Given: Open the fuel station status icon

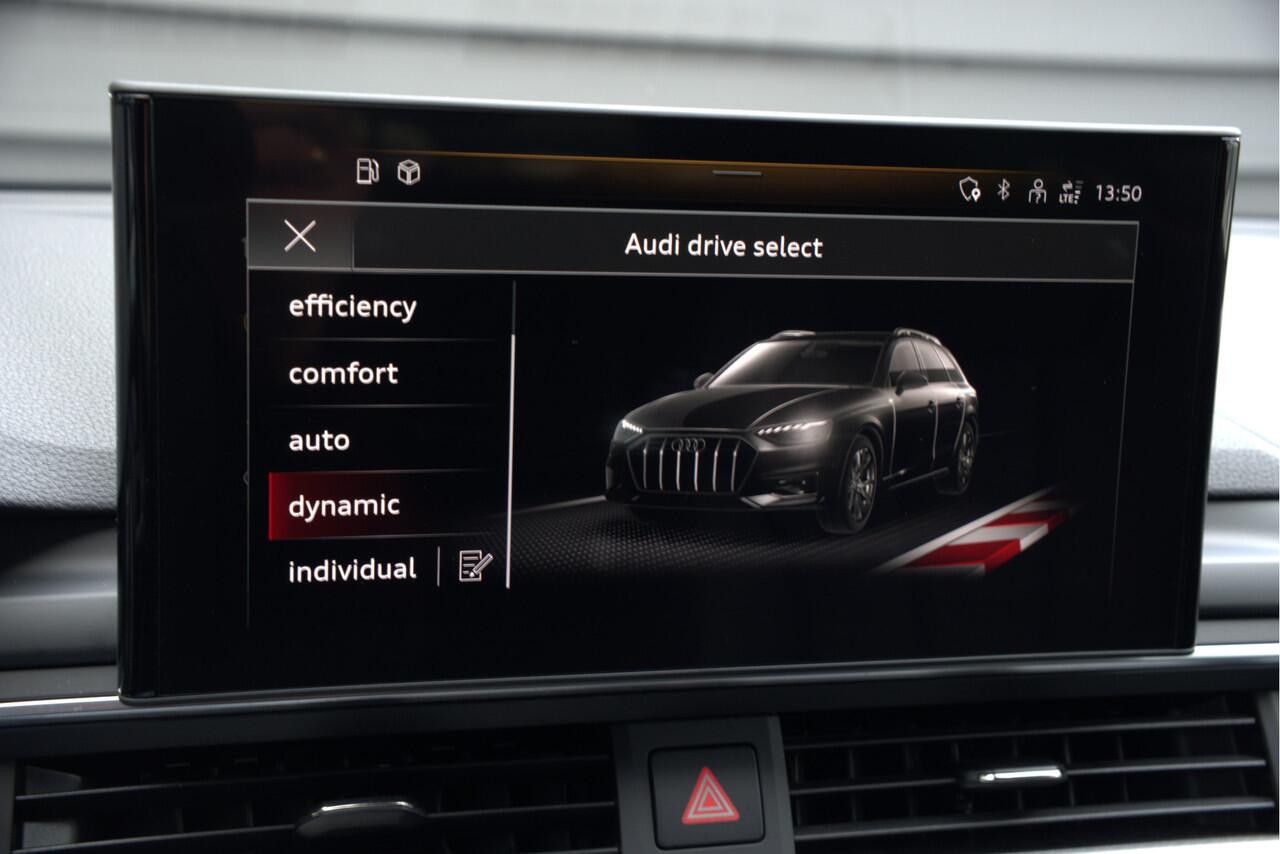Looking at the screenshot, I should pos(368,172).
